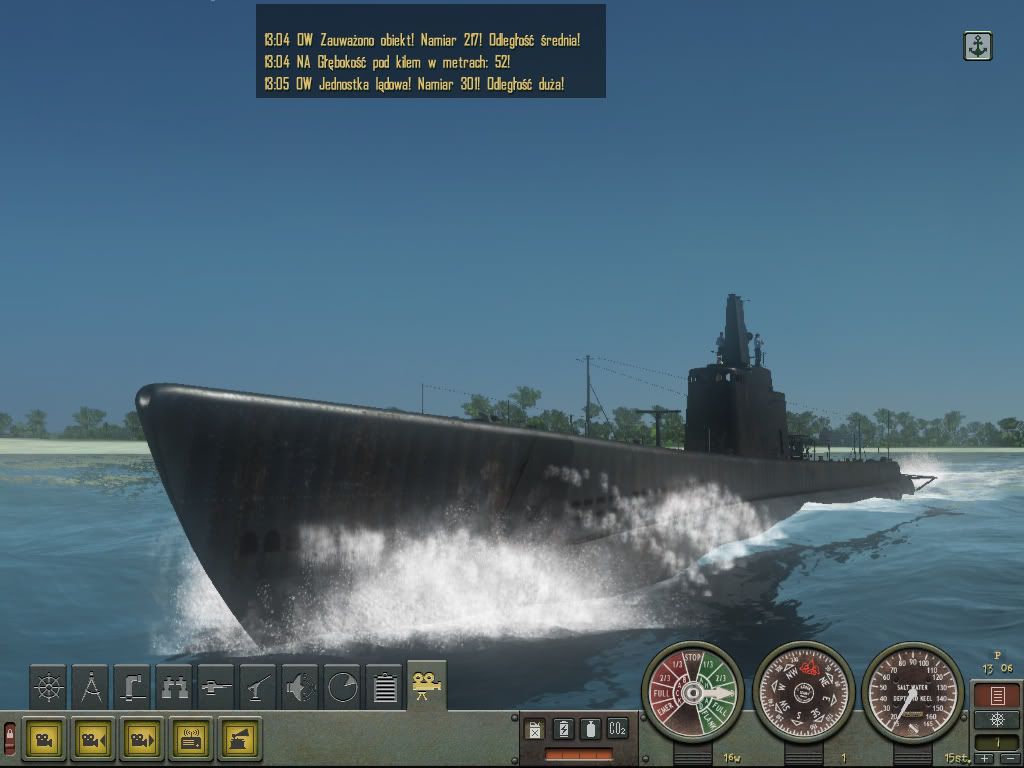Open the gramophone player
The image size is (1024, 768).
coord(240,739)
